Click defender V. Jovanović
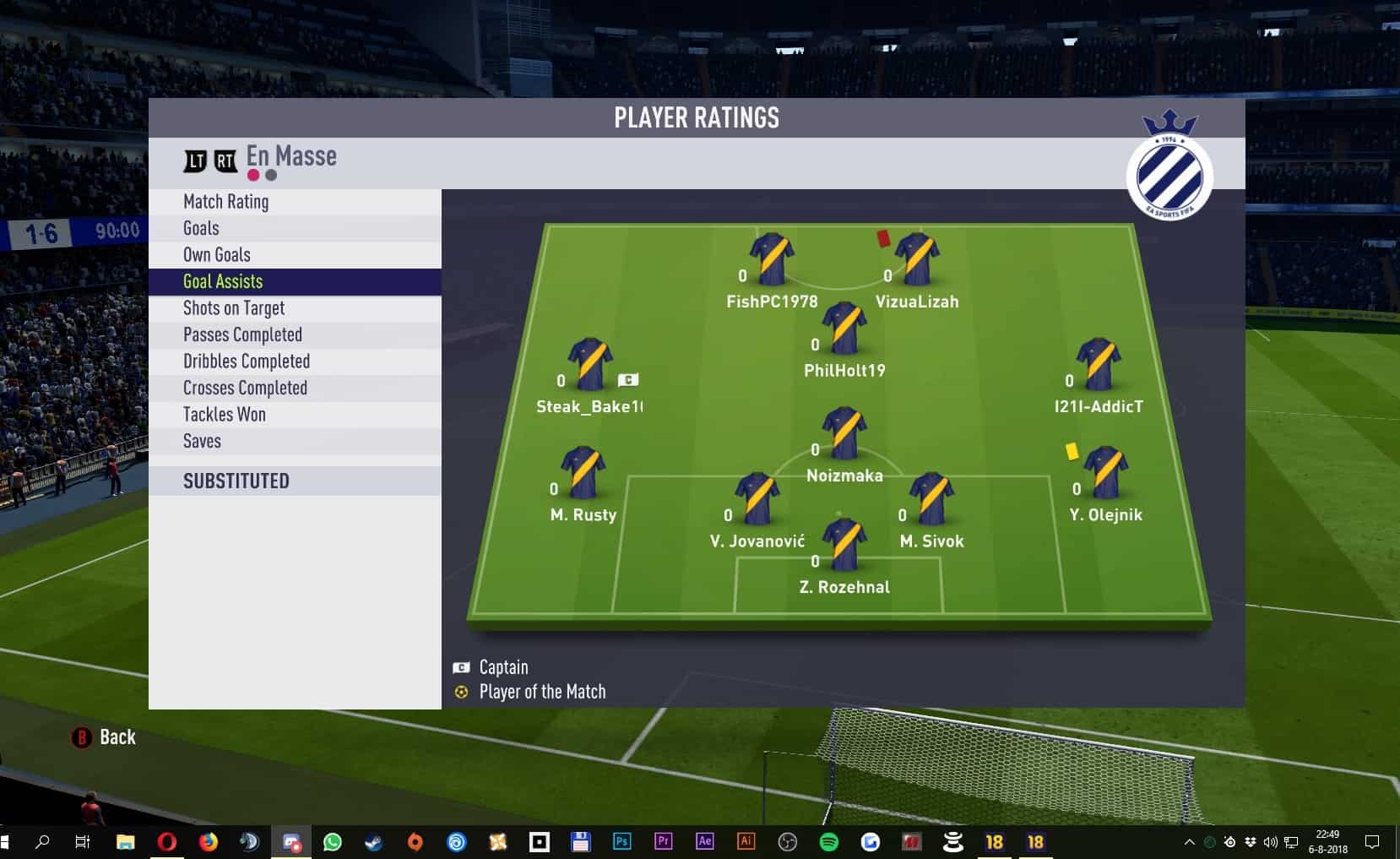Viewport: 1400px width, 859px height. (757, 499)
